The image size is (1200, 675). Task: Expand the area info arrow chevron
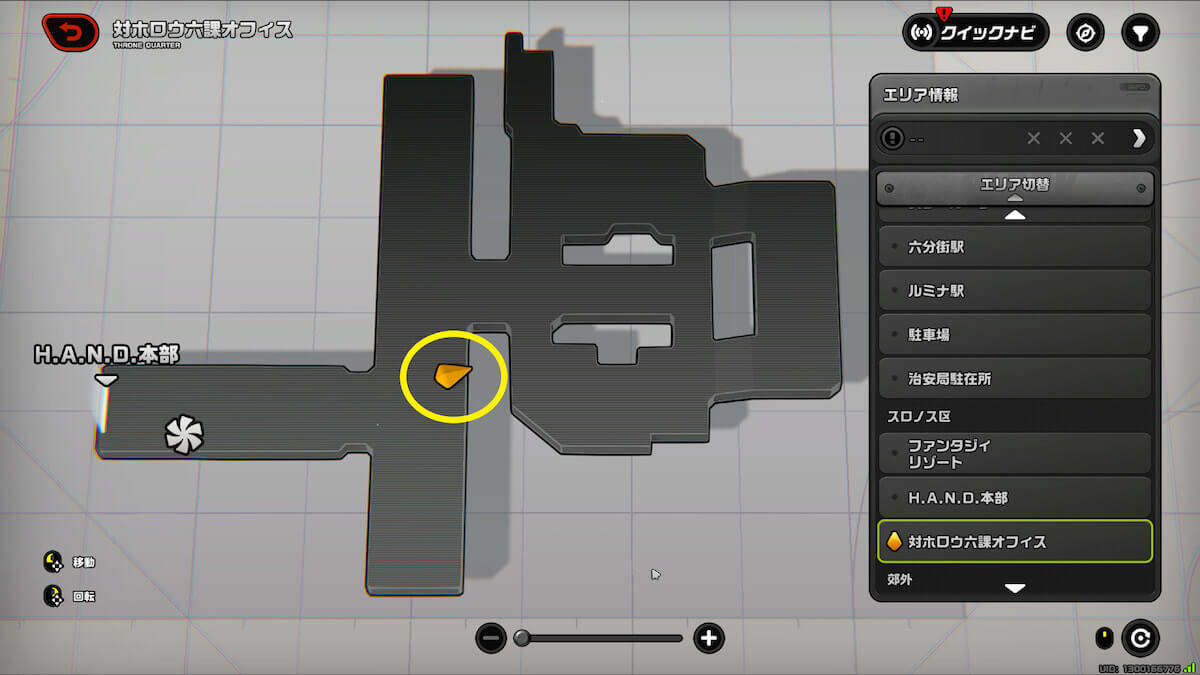1138,138
